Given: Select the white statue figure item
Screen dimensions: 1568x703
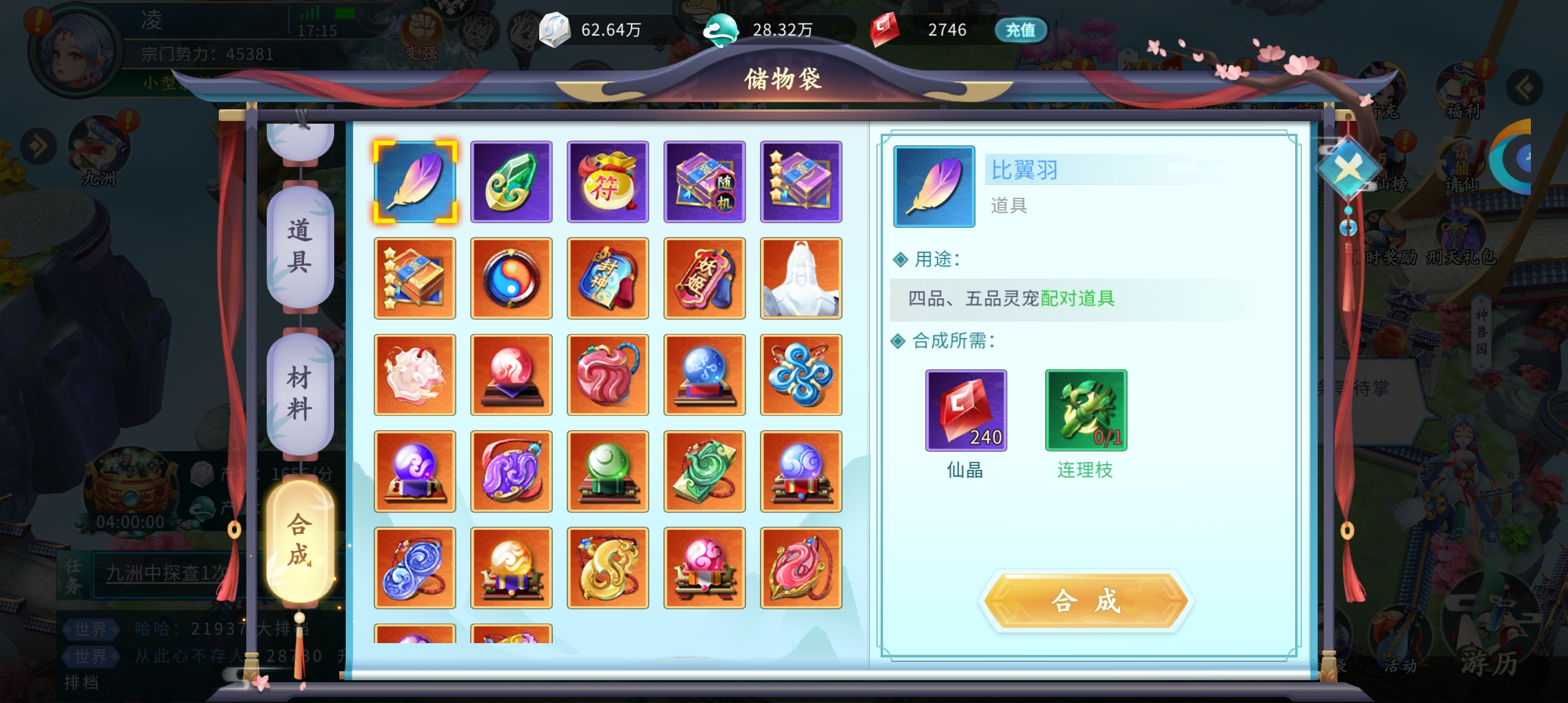Looking at the screenshot, I should point(801,279).
